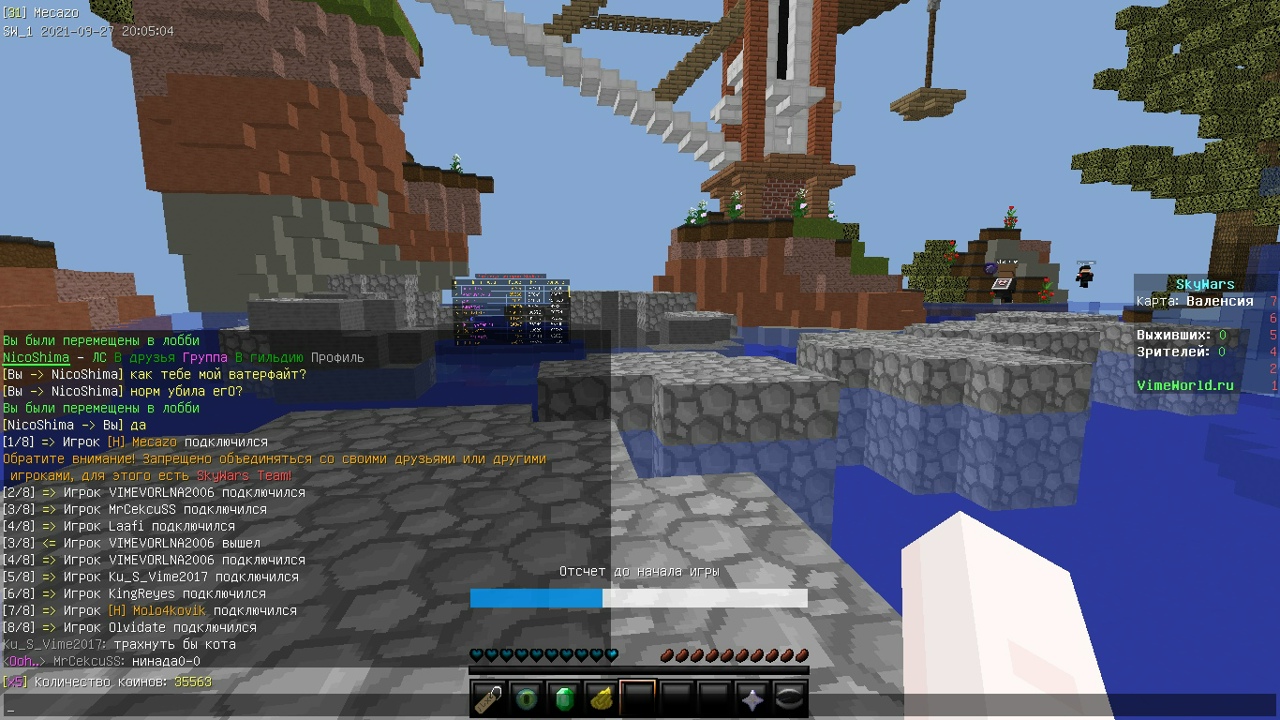Choose the dark oval item in last slot
This screenshot has width=1280, height=720.
point(789,697)
